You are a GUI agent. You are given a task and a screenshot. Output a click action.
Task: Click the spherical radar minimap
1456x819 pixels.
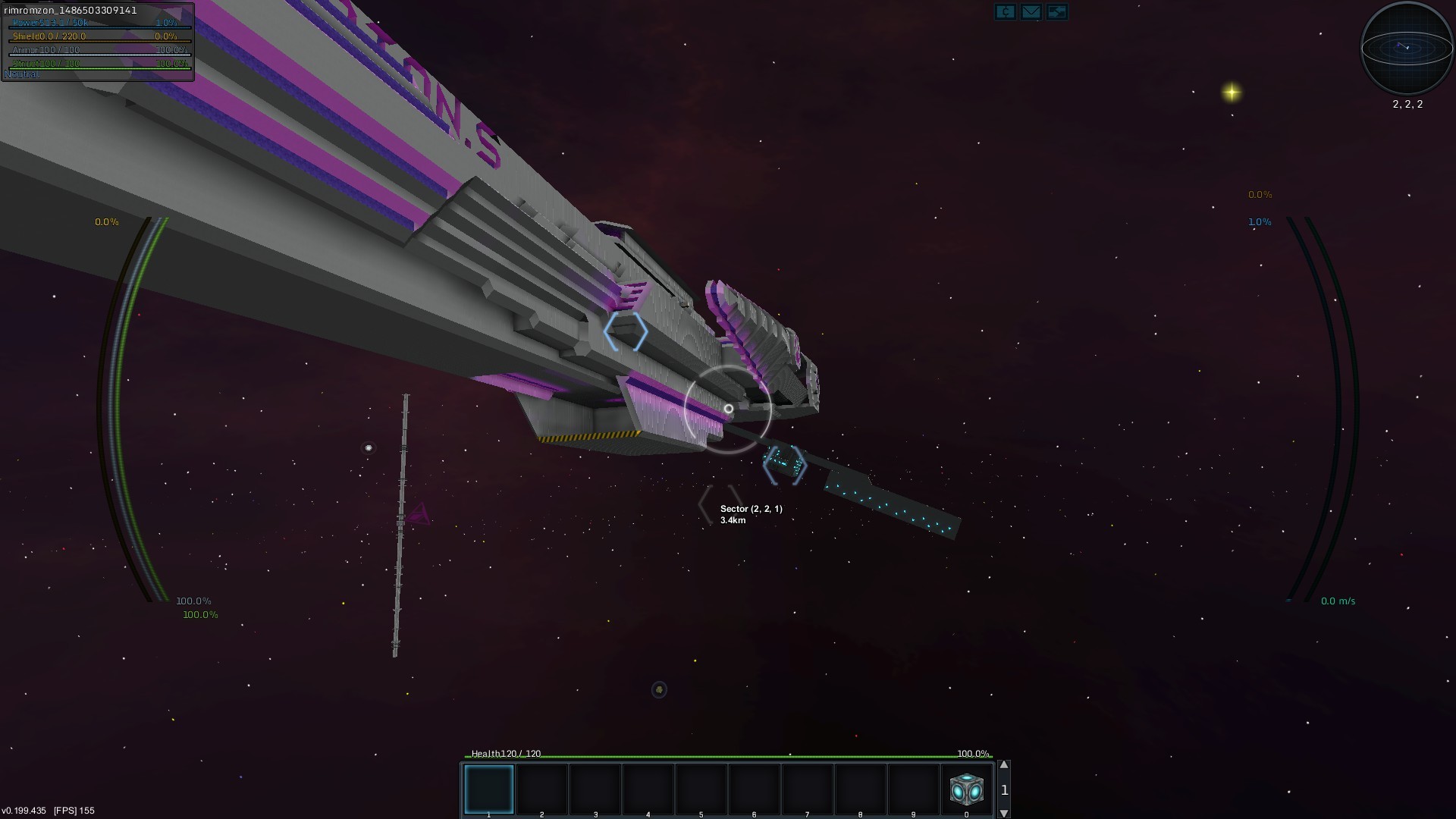click(1407, 48)
